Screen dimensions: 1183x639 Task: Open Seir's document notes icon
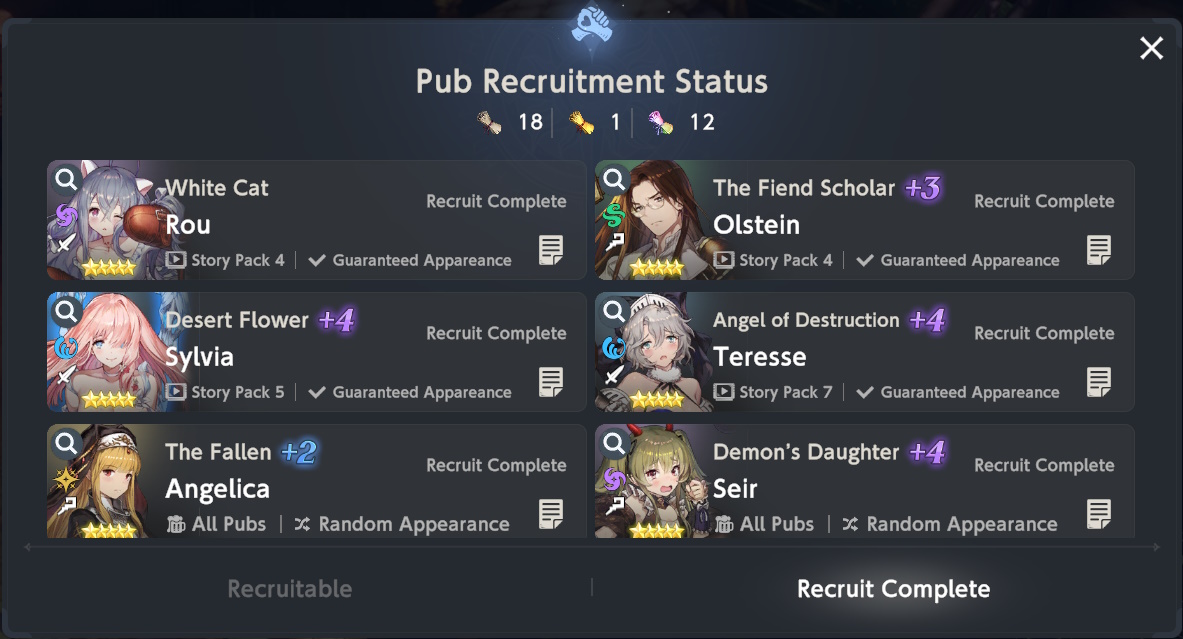(x=1099, y=514)
